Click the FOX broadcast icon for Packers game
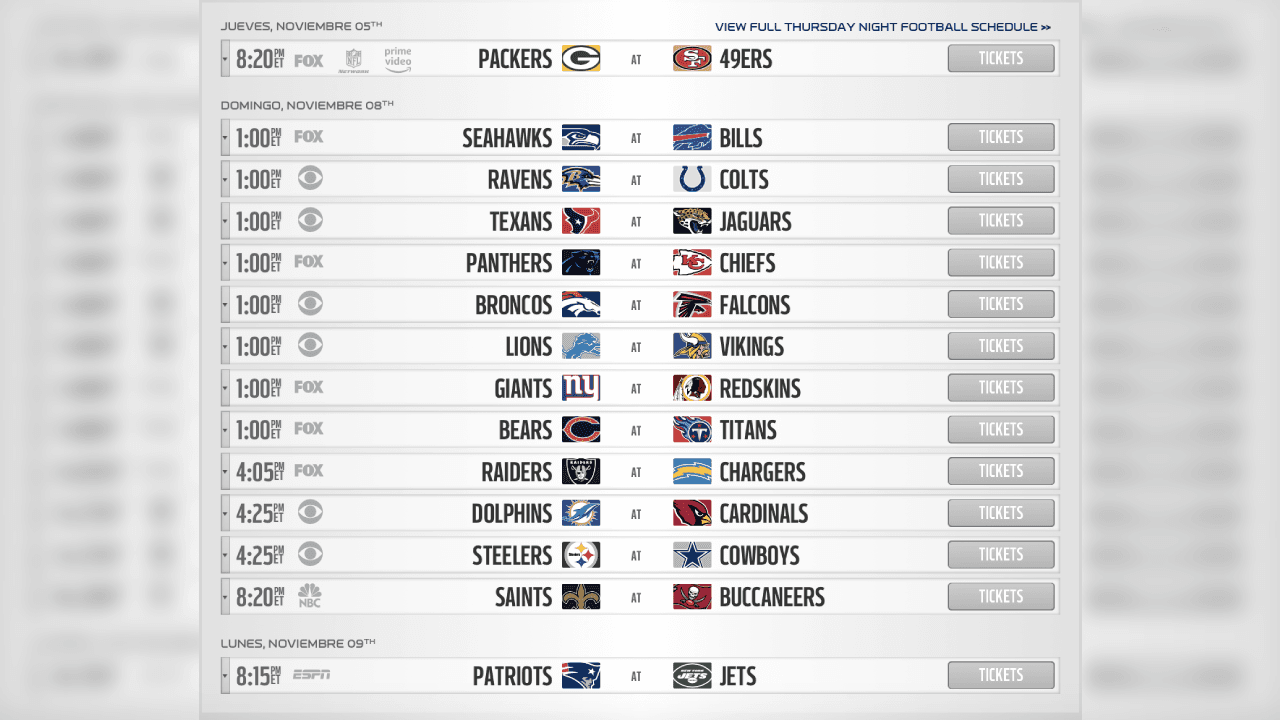Image resolution: width=1280 pixels, height=720 pixels. [x=308, y=60]
